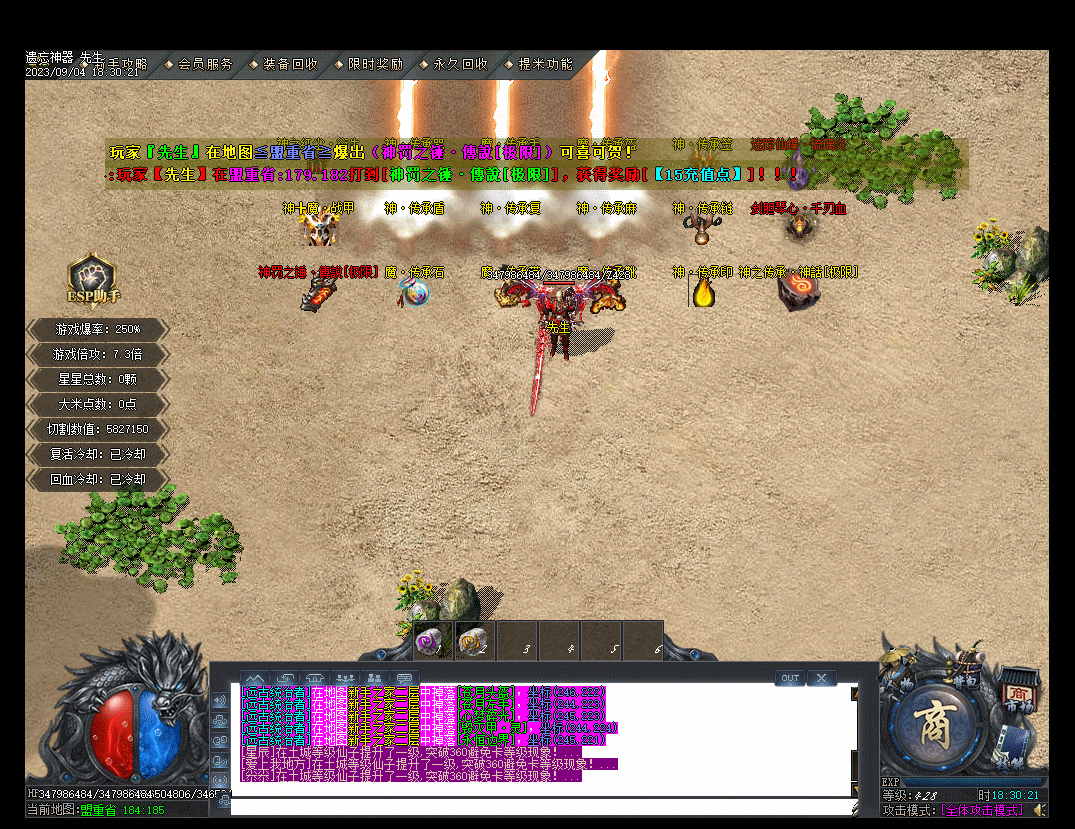Click the speaker chat channel button

pyautogui.click(x=220, y=700)
